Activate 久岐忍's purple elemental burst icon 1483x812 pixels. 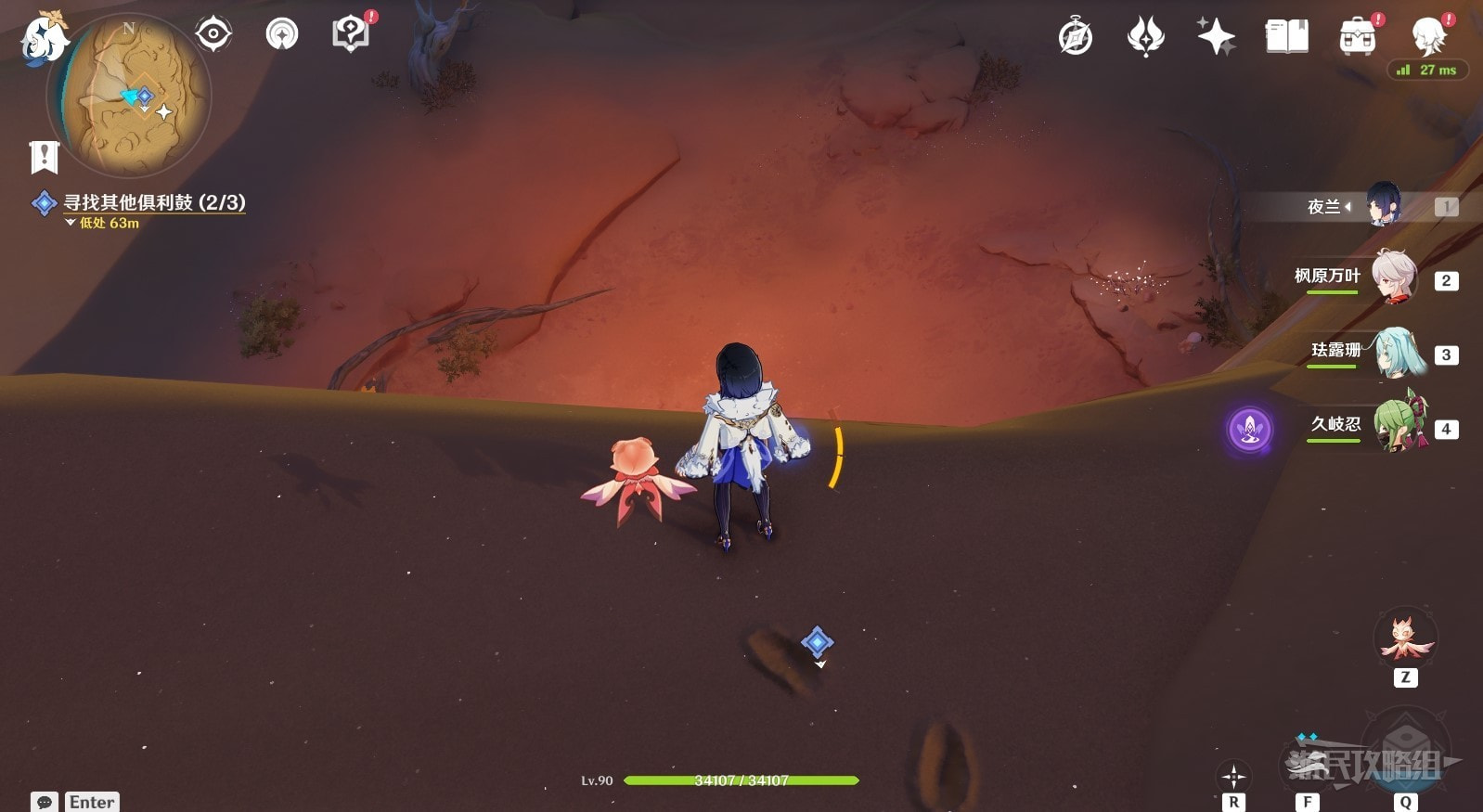pos(1249,429)
